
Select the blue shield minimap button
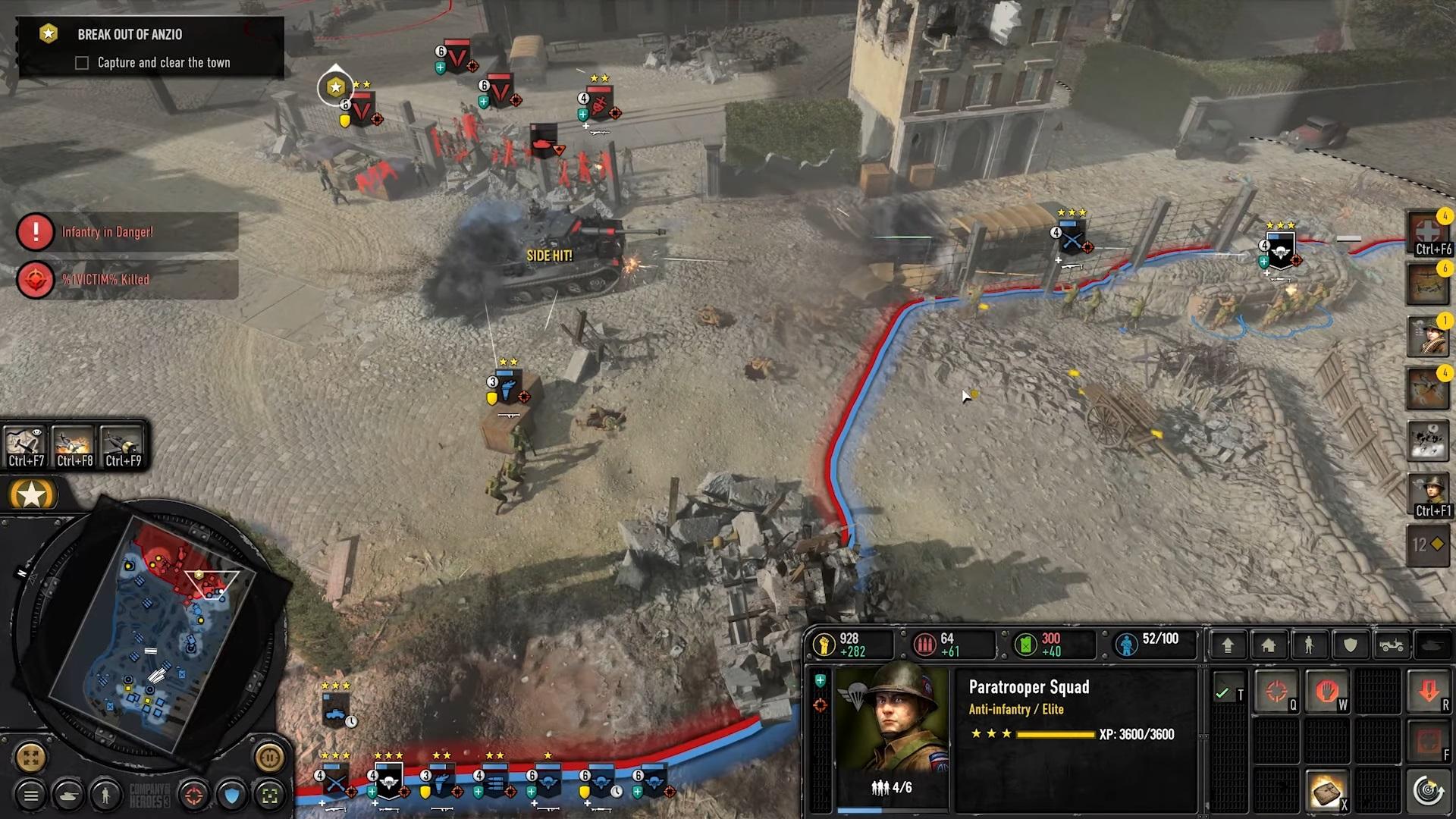click(x=232, y=795)
